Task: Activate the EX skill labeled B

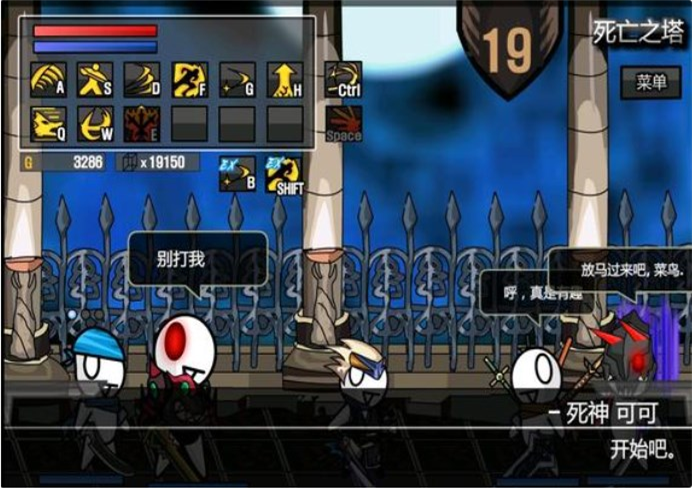Action: pyautogui.click(x=237, y=173)
